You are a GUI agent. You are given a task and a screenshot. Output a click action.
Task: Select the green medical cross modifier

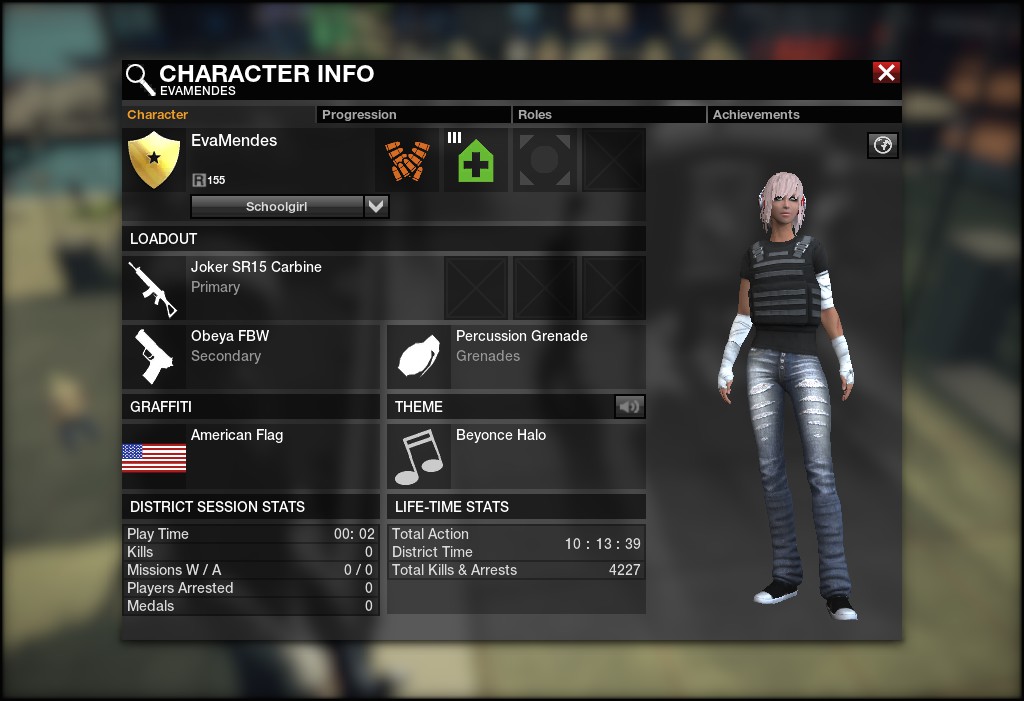click(x=476, y=160)
